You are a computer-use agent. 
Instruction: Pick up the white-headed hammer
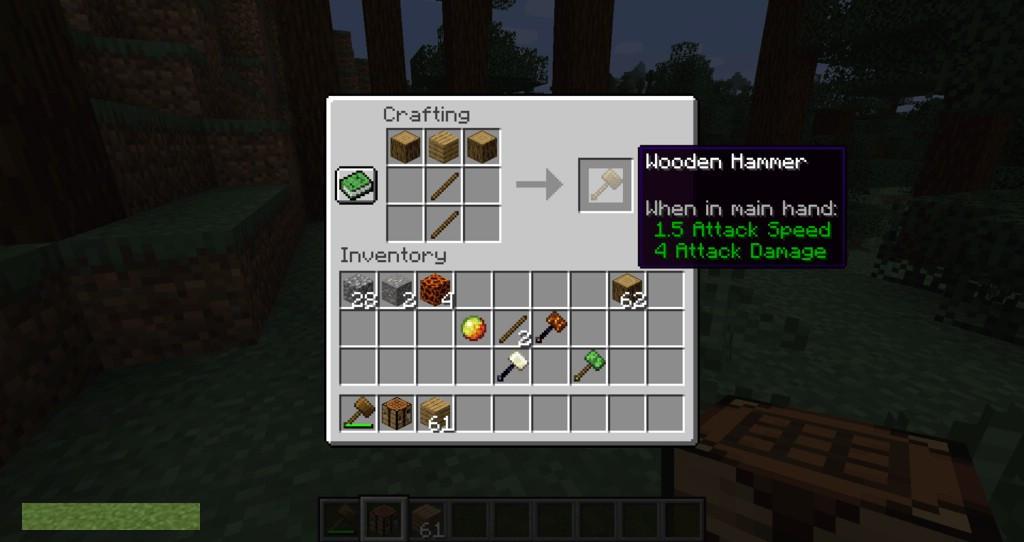512,366
